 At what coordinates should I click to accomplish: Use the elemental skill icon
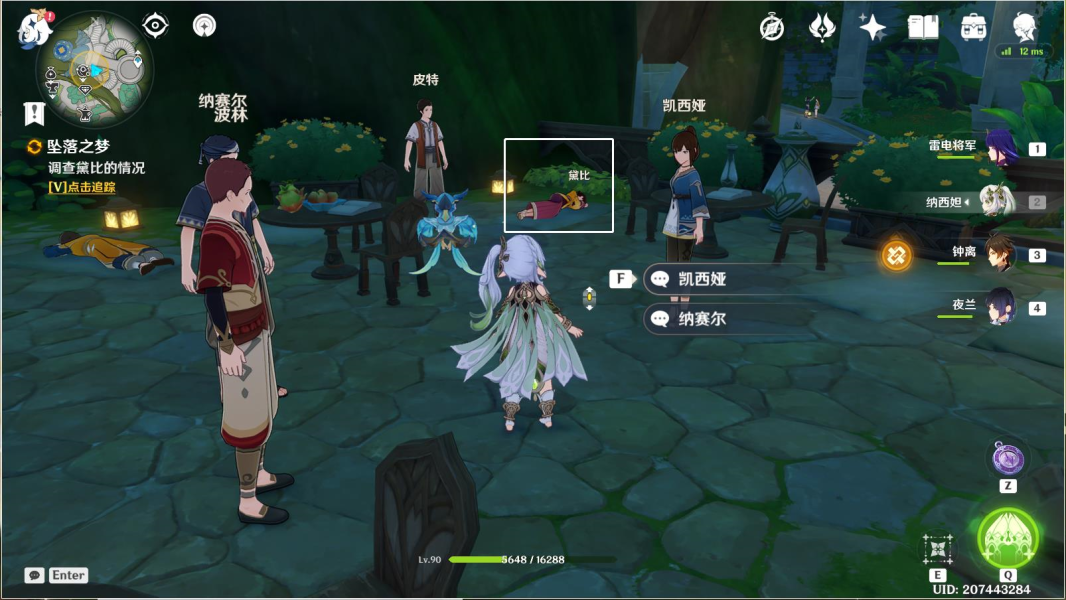tap(937, 549)
